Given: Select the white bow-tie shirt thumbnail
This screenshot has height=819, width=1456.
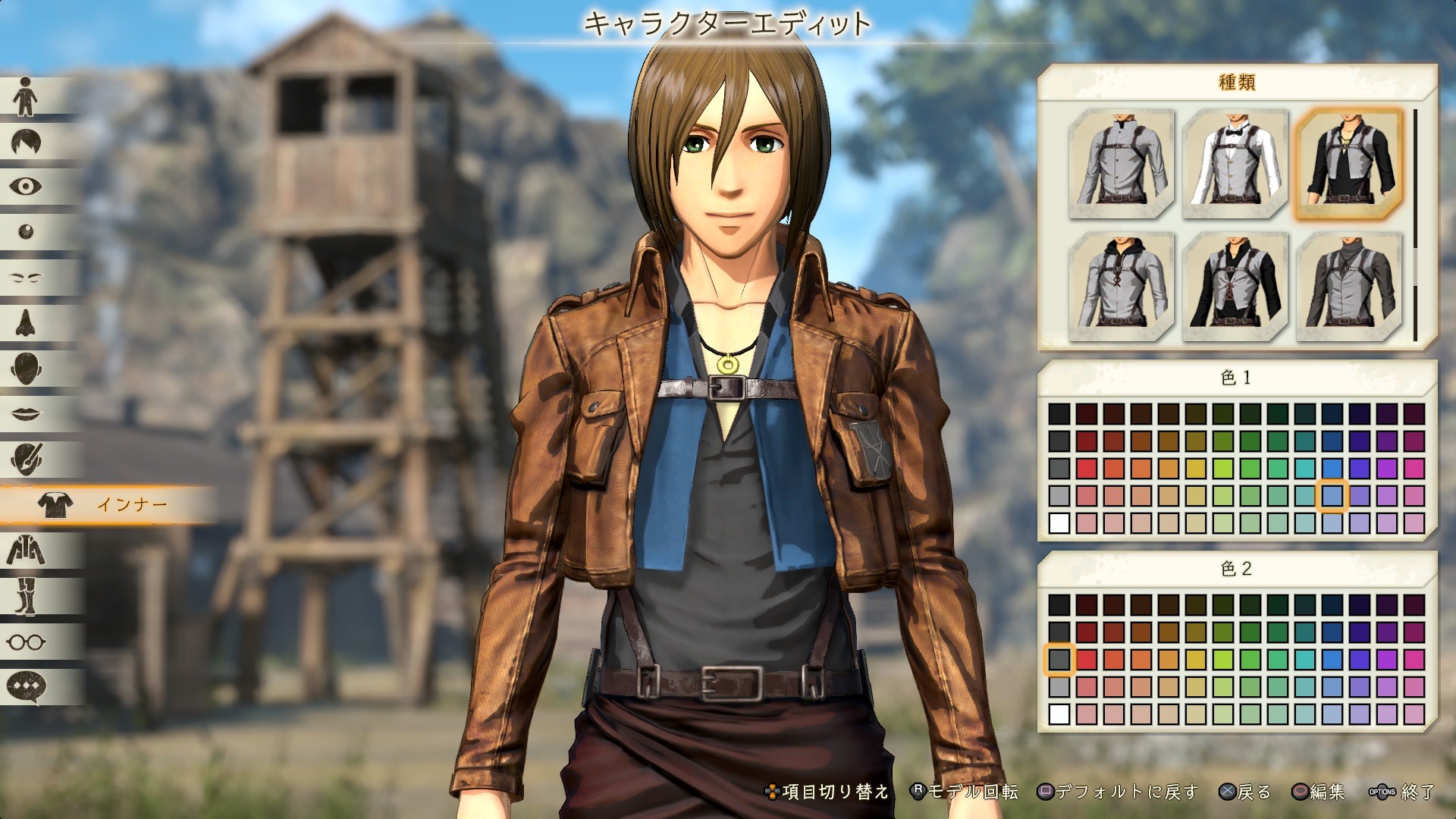Looking at the screenshot, I should [x=1231, y=163].
